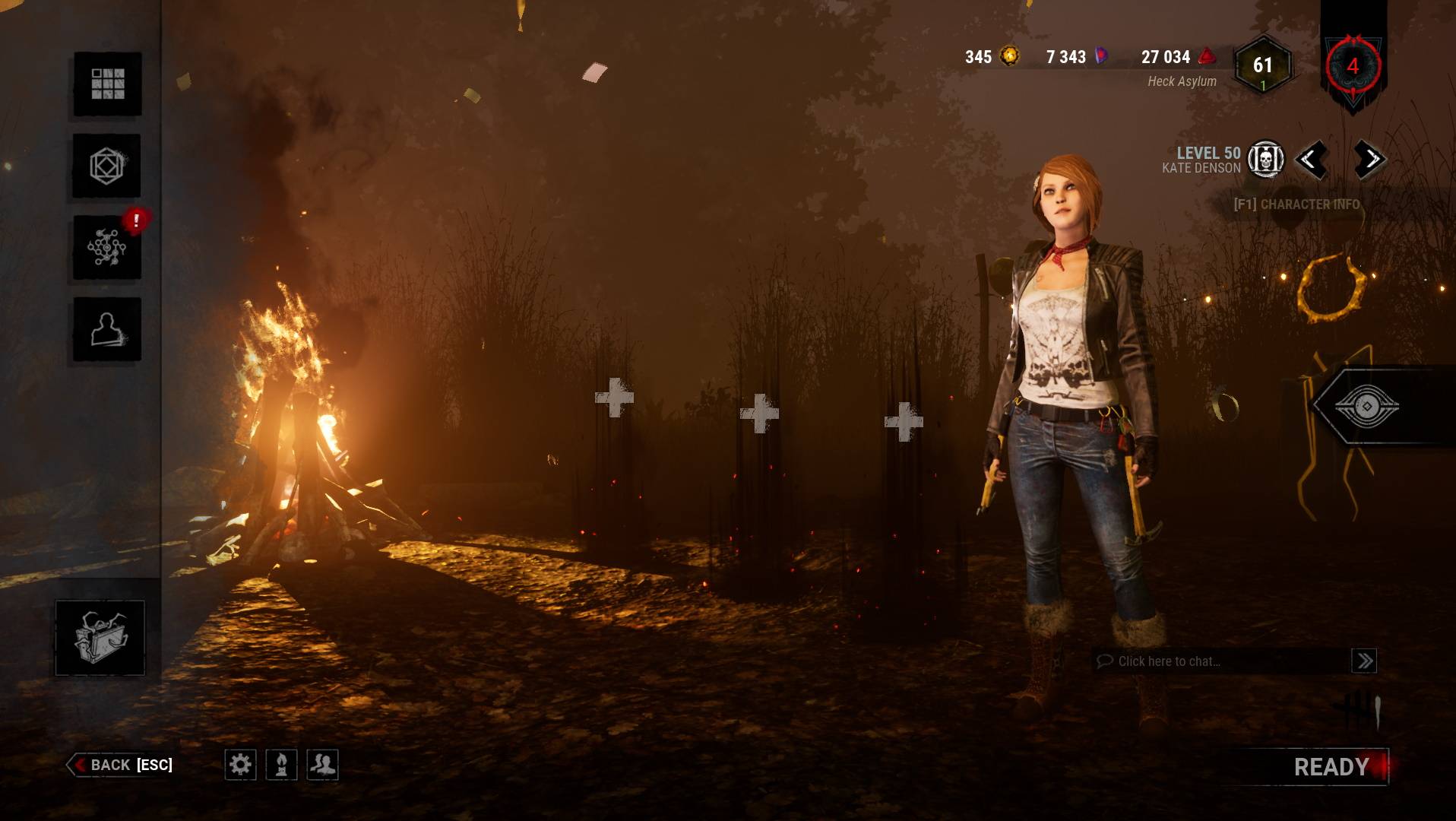Select the loadout grid icon in sidebar
Viewport: 1456px width, 821px height.
click(106, 85)
